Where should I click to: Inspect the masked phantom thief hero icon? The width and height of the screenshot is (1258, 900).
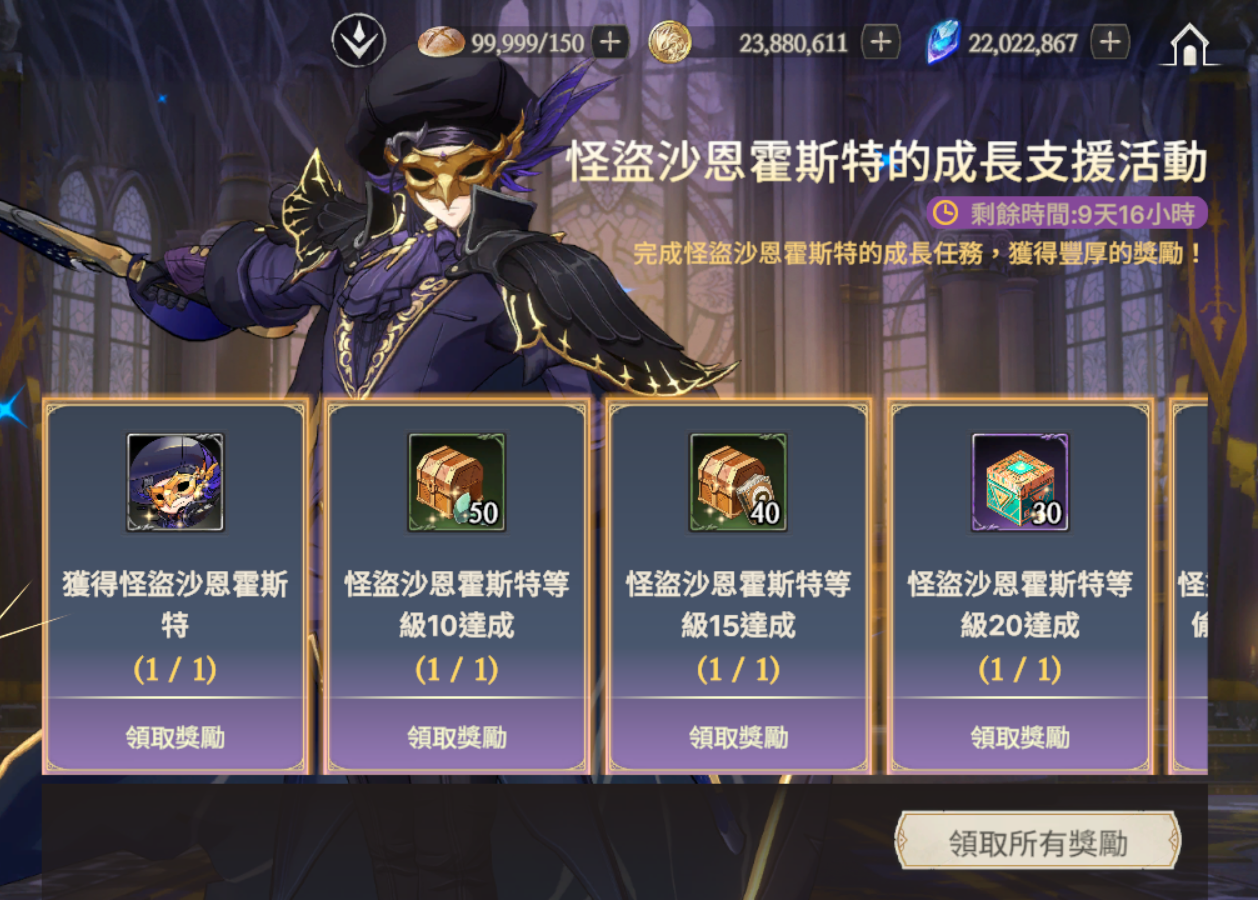pos(175,482)
